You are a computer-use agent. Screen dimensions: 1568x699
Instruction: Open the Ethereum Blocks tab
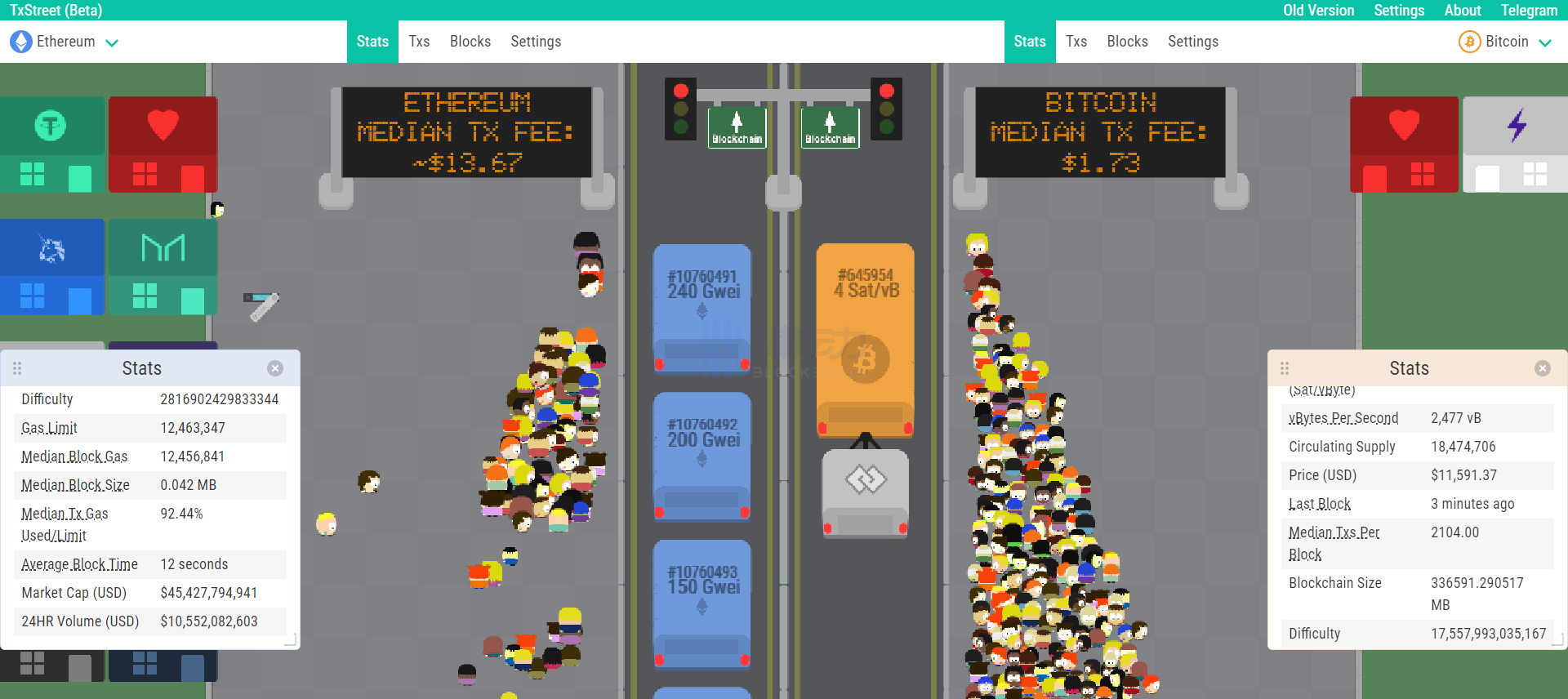[x=470, y=42]
